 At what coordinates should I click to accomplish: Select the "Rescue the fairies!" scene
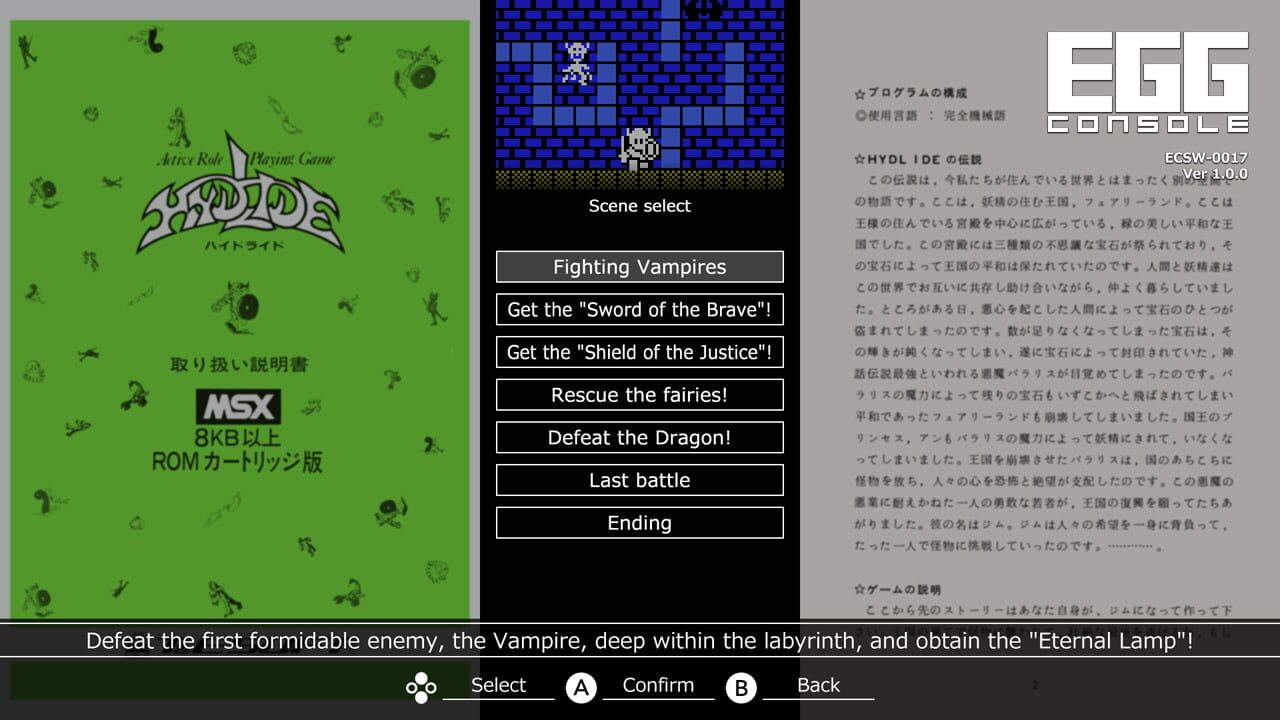point(639,394)
